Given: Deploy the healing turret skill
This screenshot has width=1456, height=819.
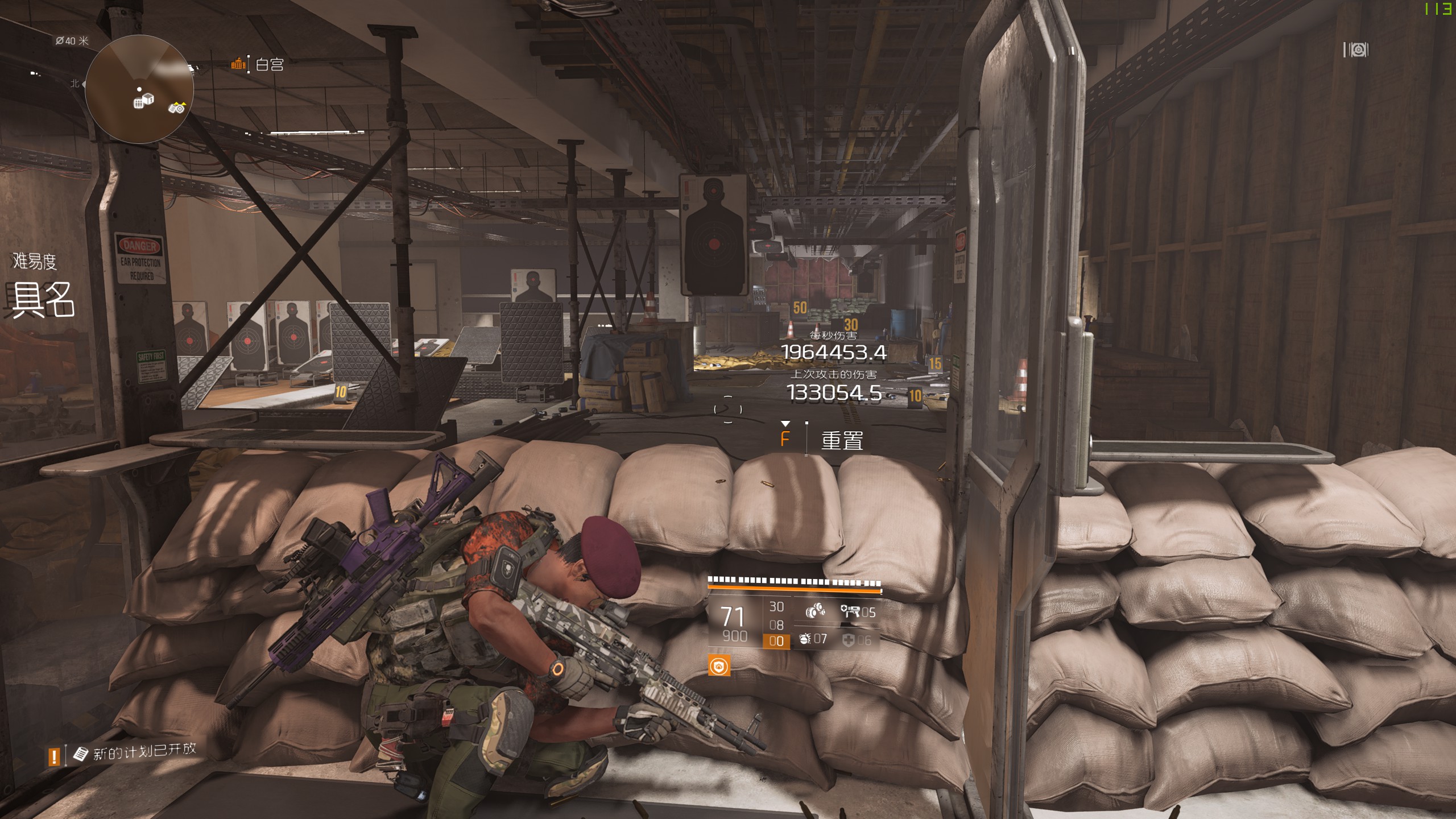Looking at the screenshot, I should coord(851,612).
